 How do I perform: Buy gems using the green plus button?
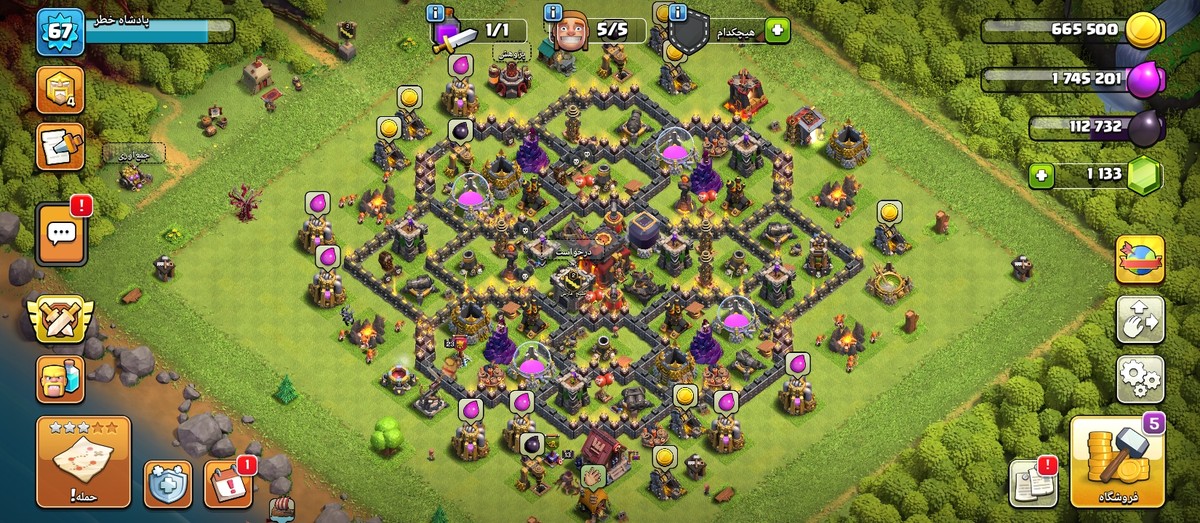[1042, 176]
